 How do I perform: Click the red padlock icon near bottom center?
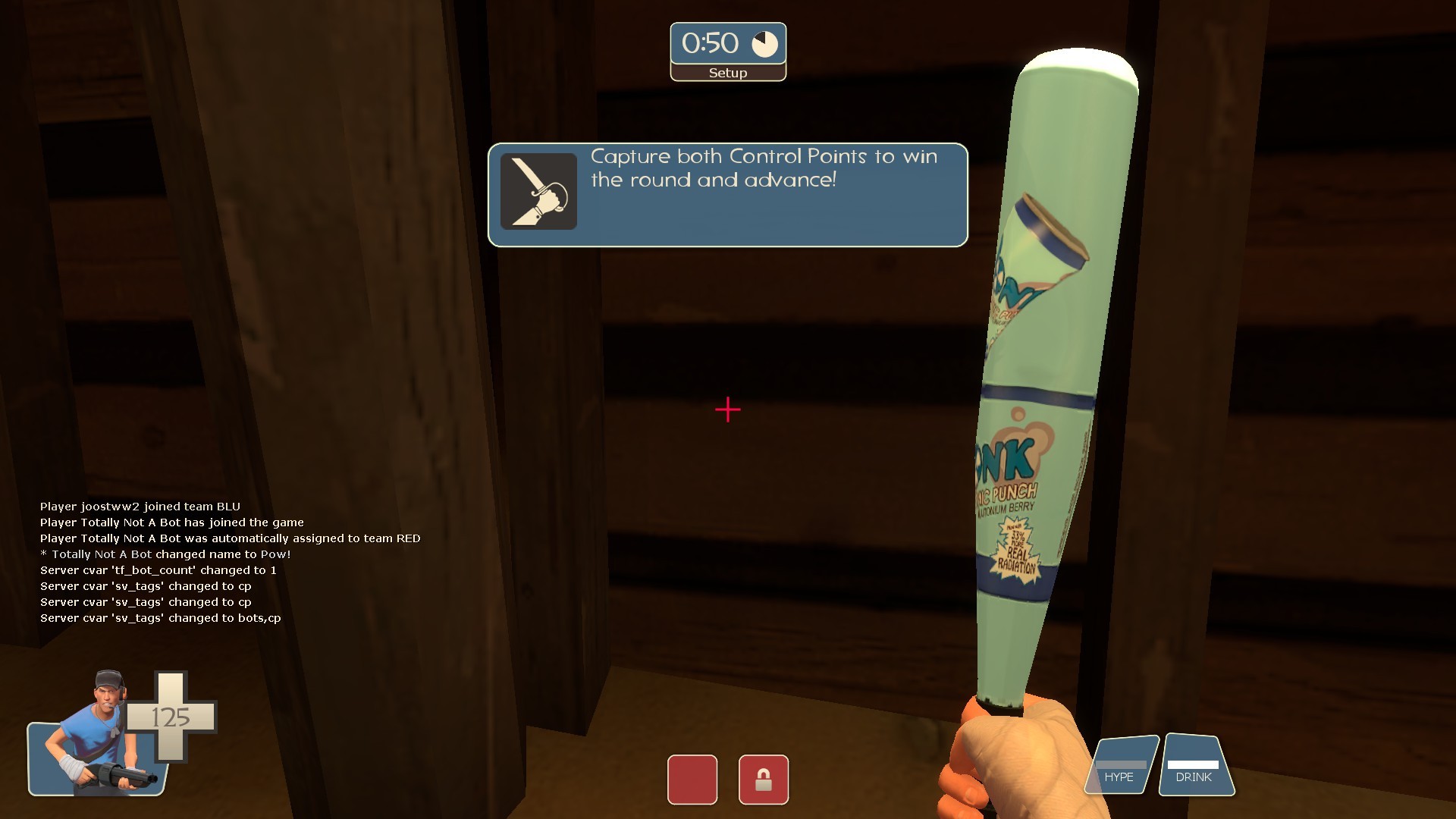[x=764, y=780]
